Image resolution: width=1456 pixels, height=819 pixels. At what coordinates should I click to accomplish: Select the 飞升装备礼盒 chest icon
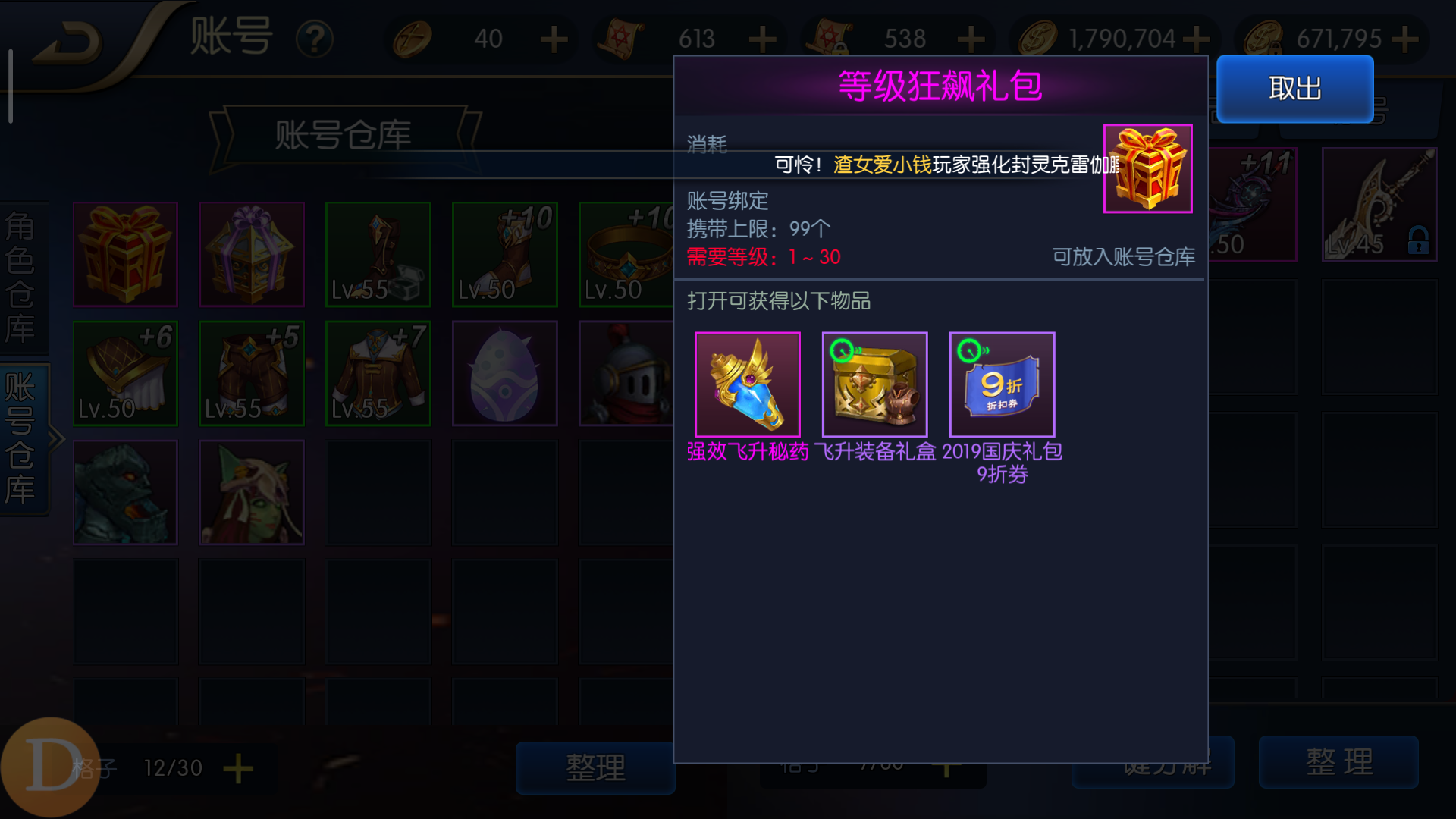click(x=874, y=383)
